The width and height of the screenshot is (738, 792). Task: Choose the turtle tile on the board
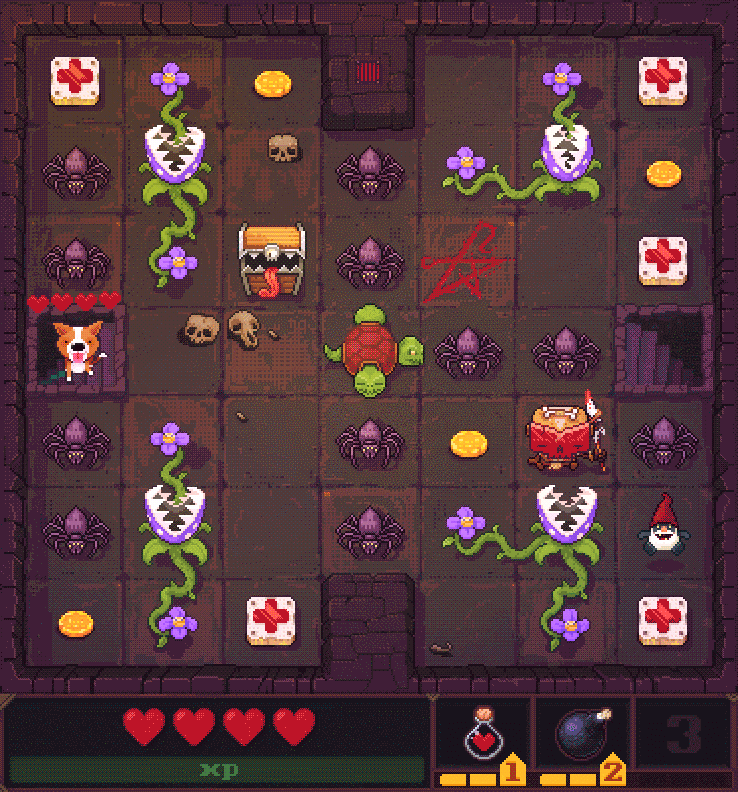[371, 352]
